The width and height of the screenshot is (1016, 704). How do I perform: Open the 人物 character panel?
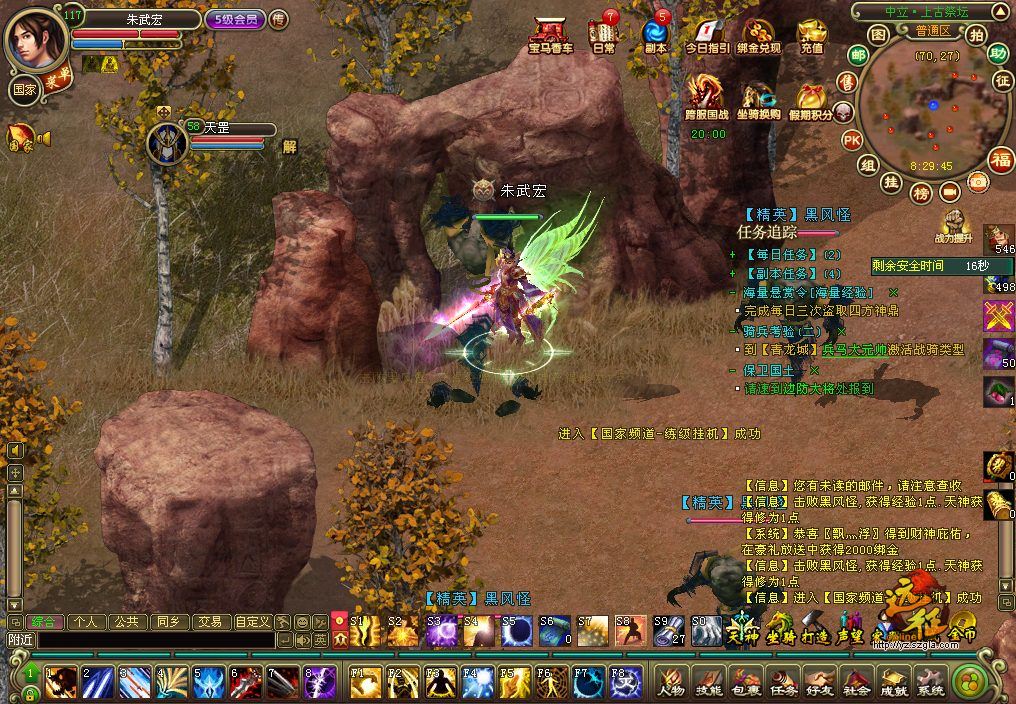coord(671,681)
